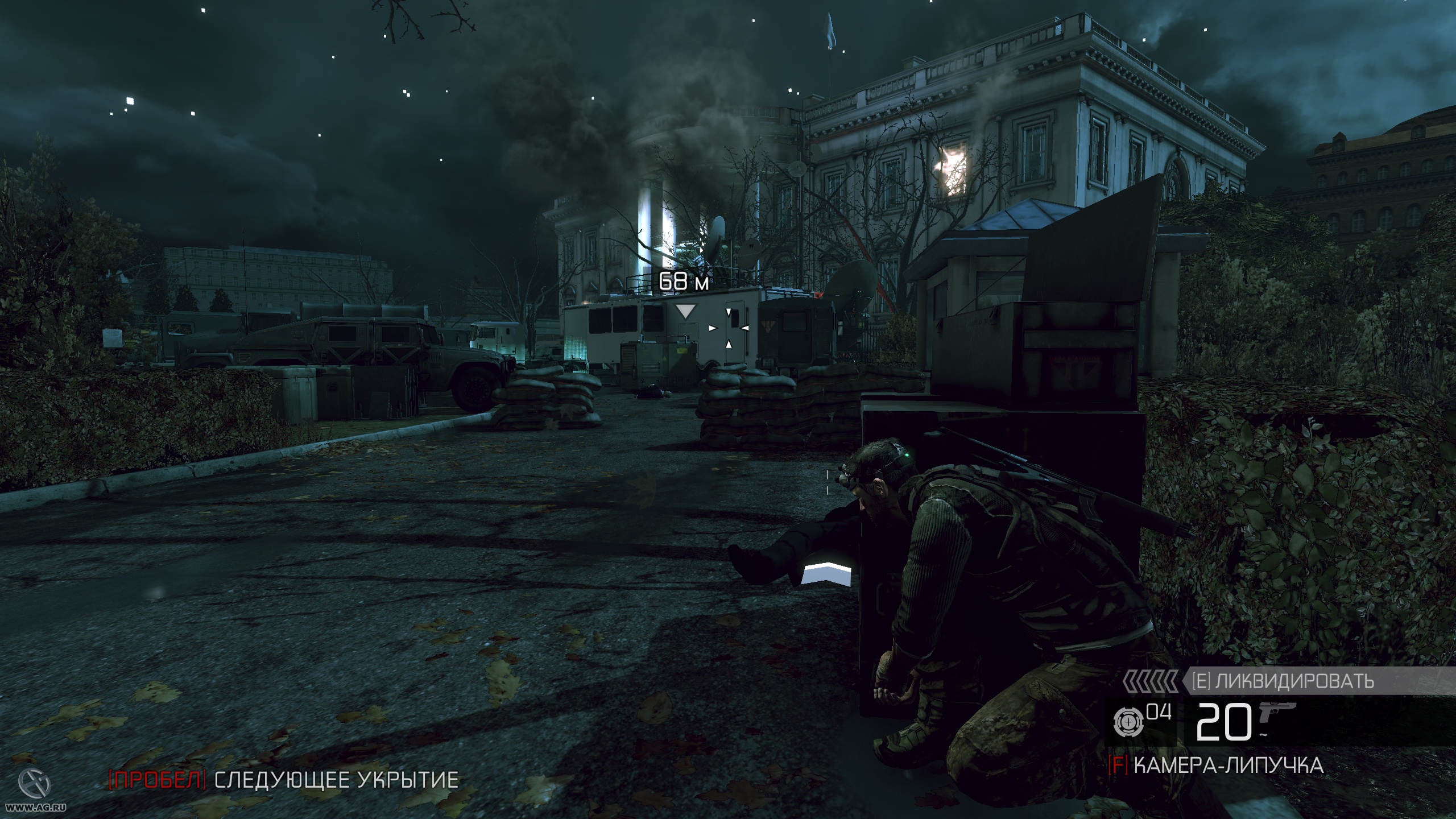Click the right-pointing cover arrow on the trailer

pos(712,329)
